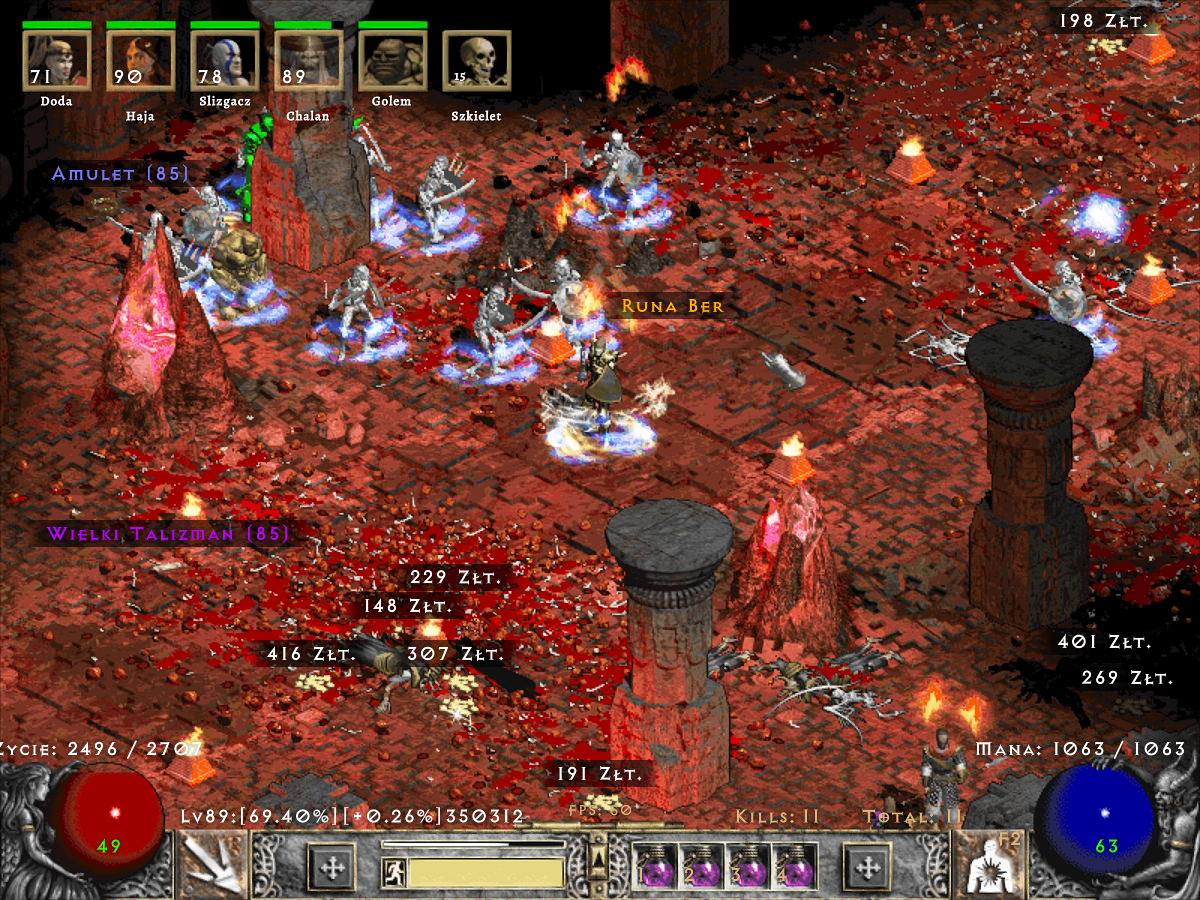1200x900 pixels.
Task: Use the potion in belt slot 2
Action: tap(701, 866)
